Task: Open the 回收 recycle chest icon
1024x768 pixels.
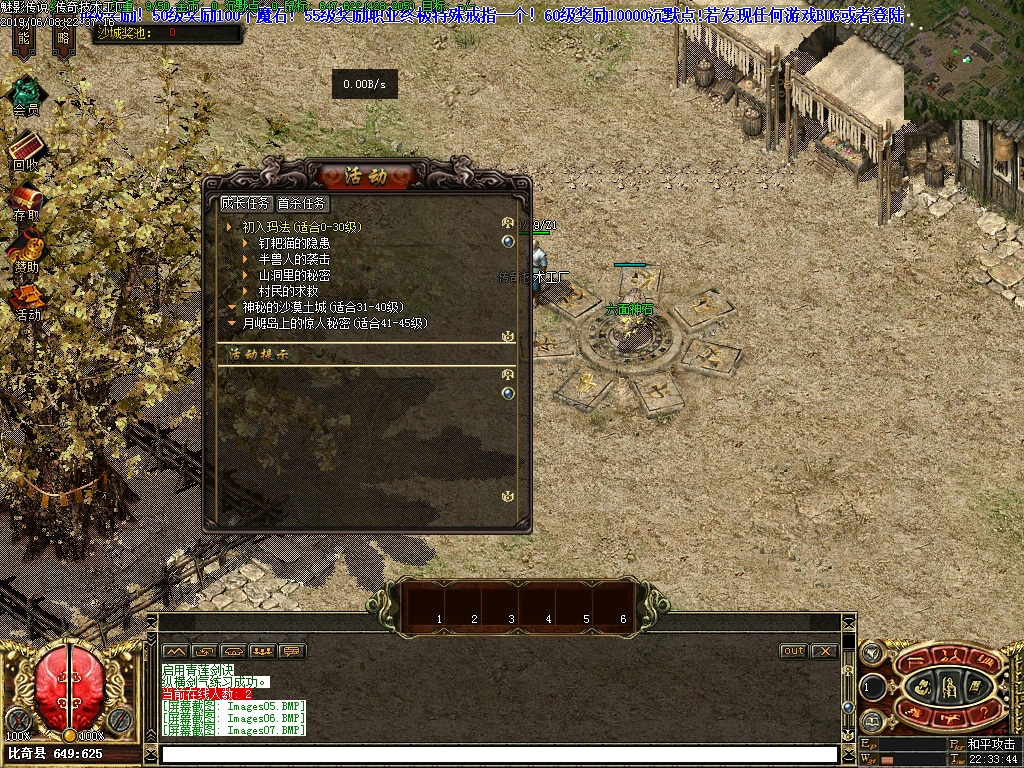Action: click(26, 148)
